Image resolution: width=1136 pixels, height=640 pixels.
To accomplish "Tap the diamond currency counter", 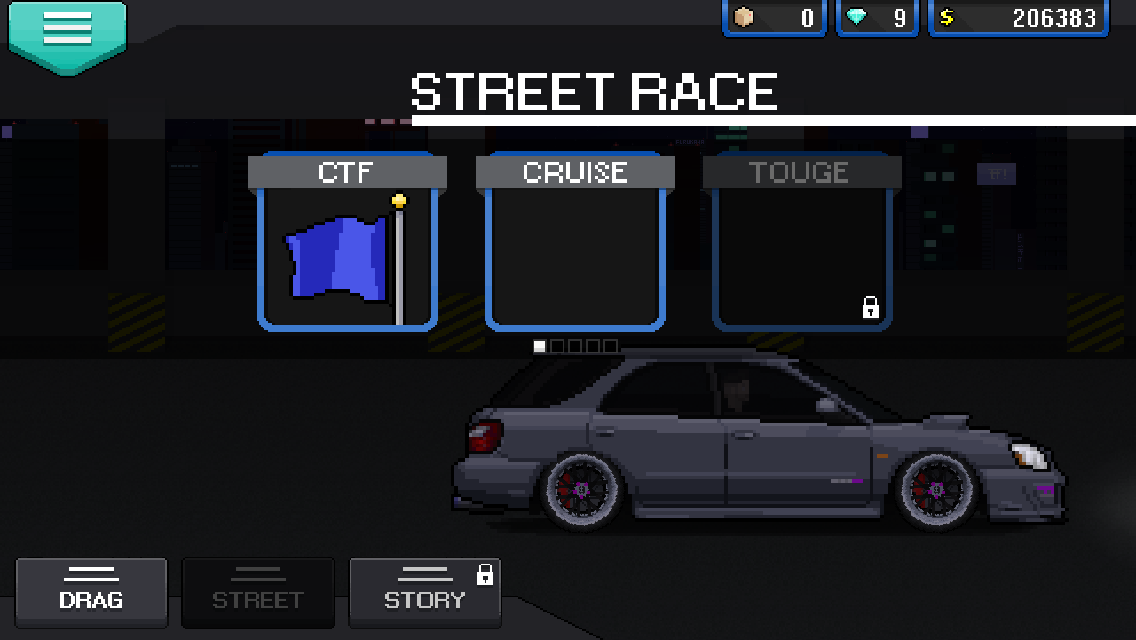I will [877, 18].
